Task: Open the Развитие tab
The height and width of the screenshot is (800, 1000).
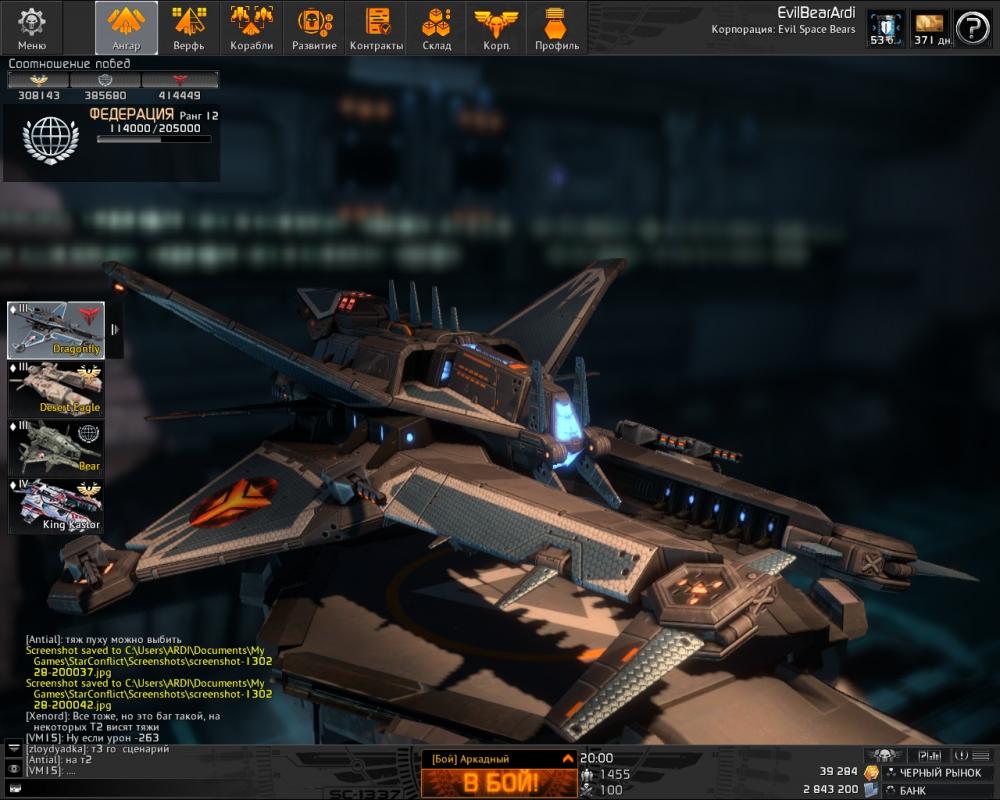Action: (x=314, y=27)
